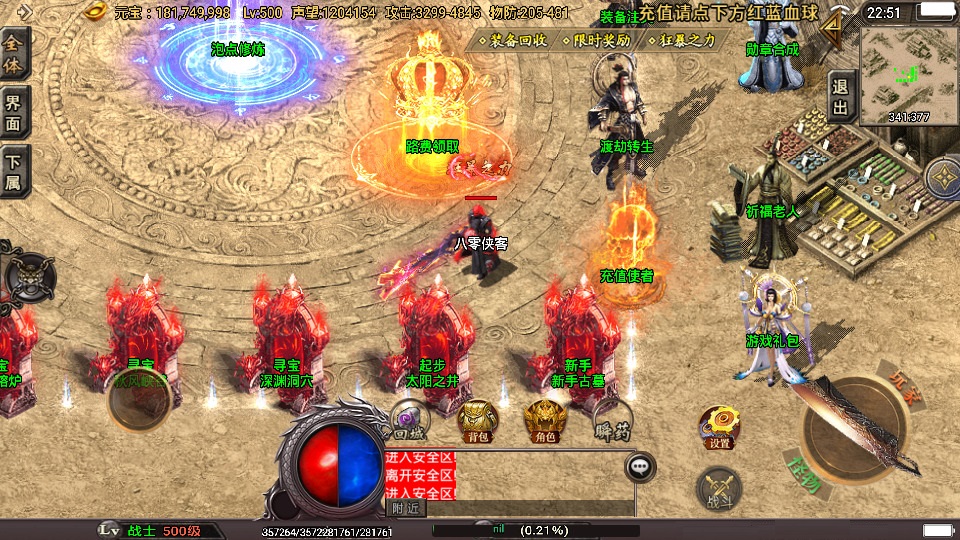Open the minimap

pos(908,75)
